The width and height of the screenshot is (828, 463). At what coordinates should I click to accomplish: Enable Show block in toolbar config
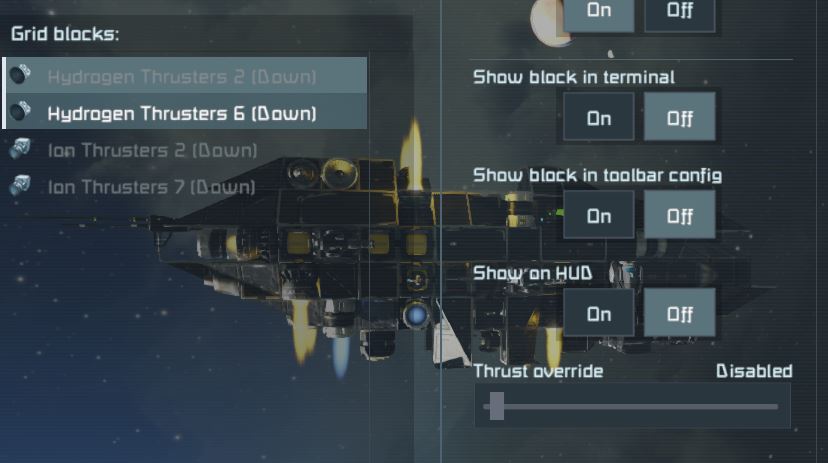(x=599, y=215)
